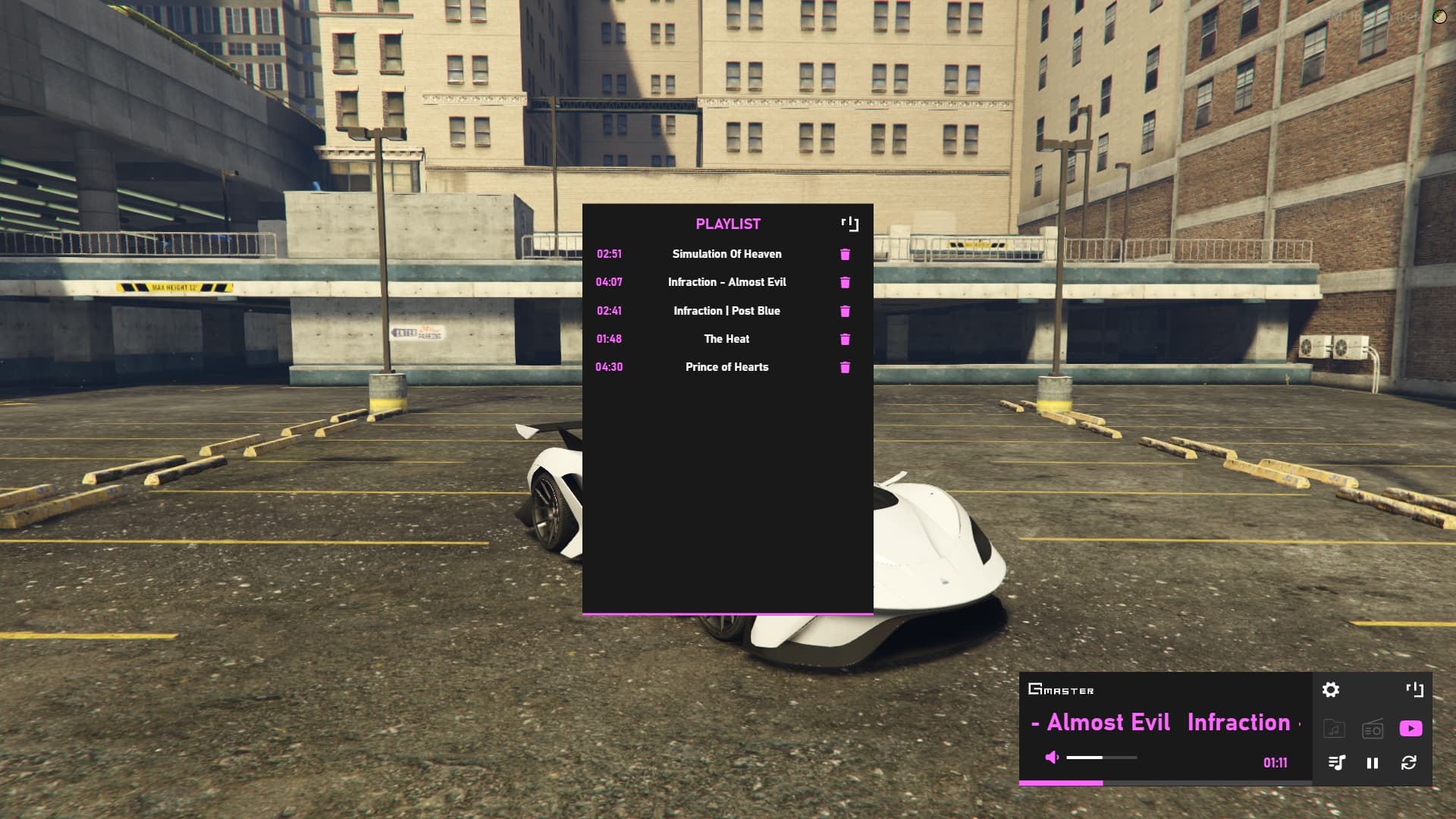
Task: Mute audio with the speaker icon
Action: [1052, 757]
